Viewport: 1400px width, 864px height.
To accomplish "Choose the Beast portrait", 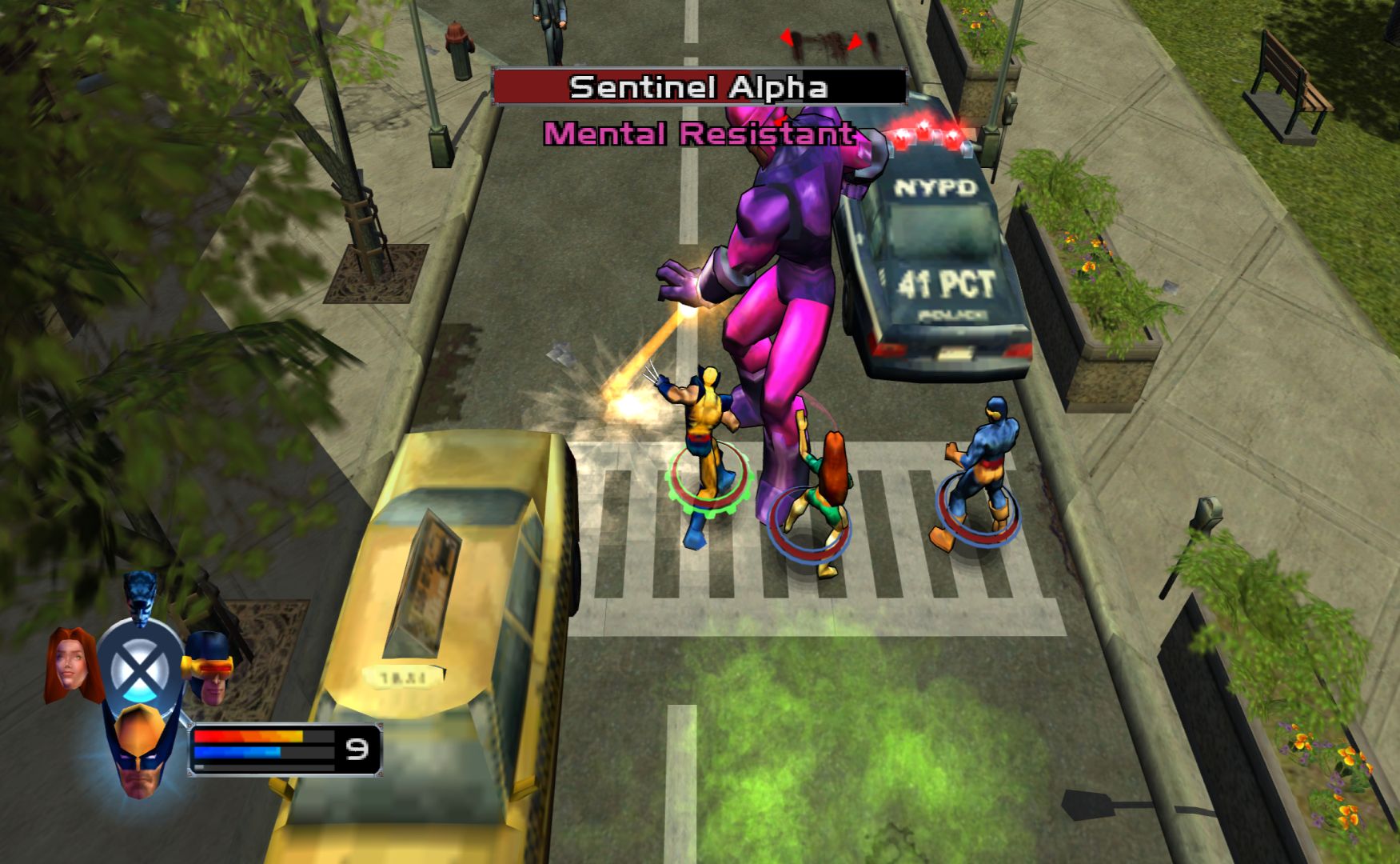I will coord(142,594).
